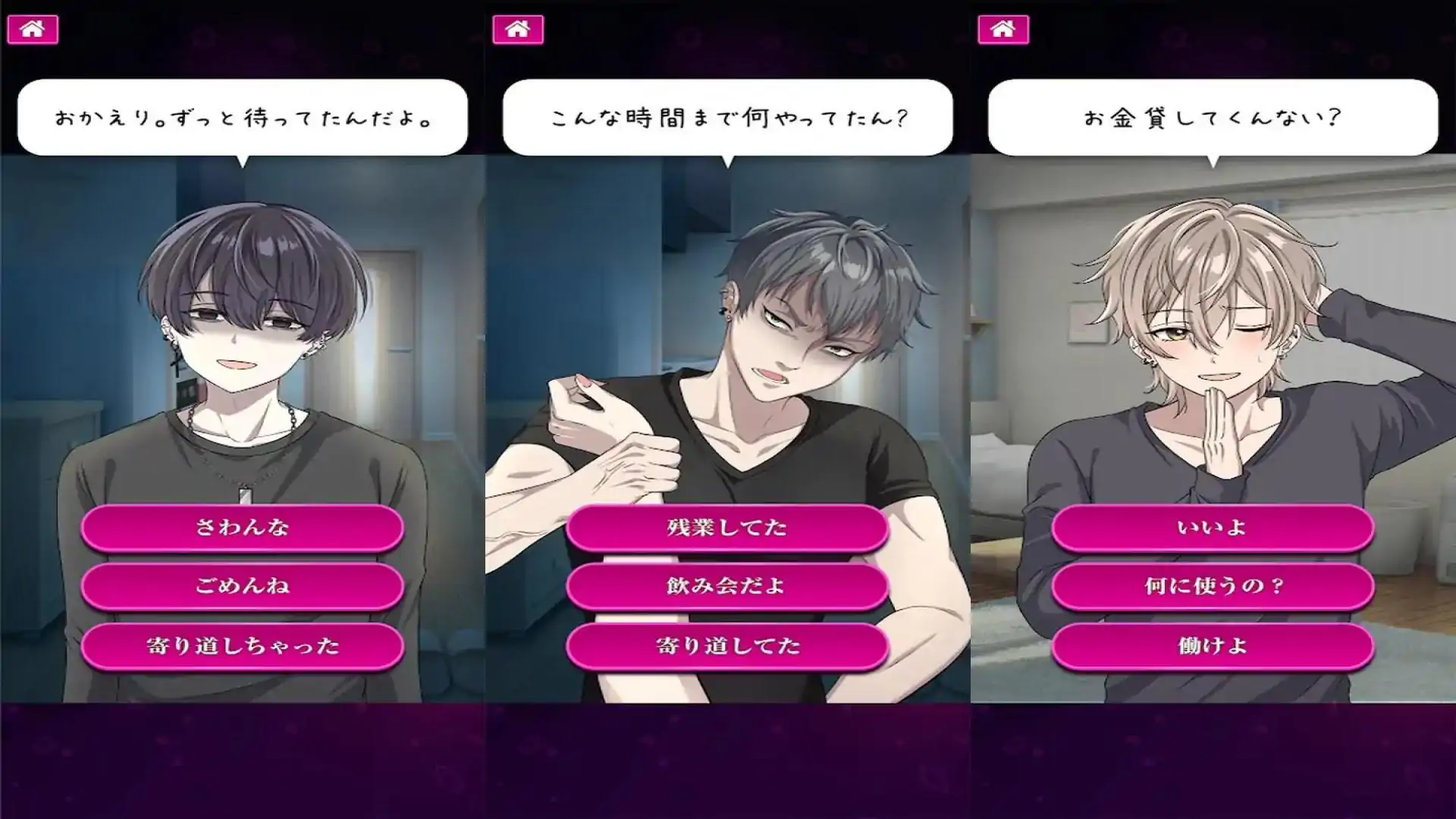The image size is (1456, 819).
Task: Click the speech bubble saying おかえり。ずっと待ってたんだよ。
Action: [x=244, y=114]
